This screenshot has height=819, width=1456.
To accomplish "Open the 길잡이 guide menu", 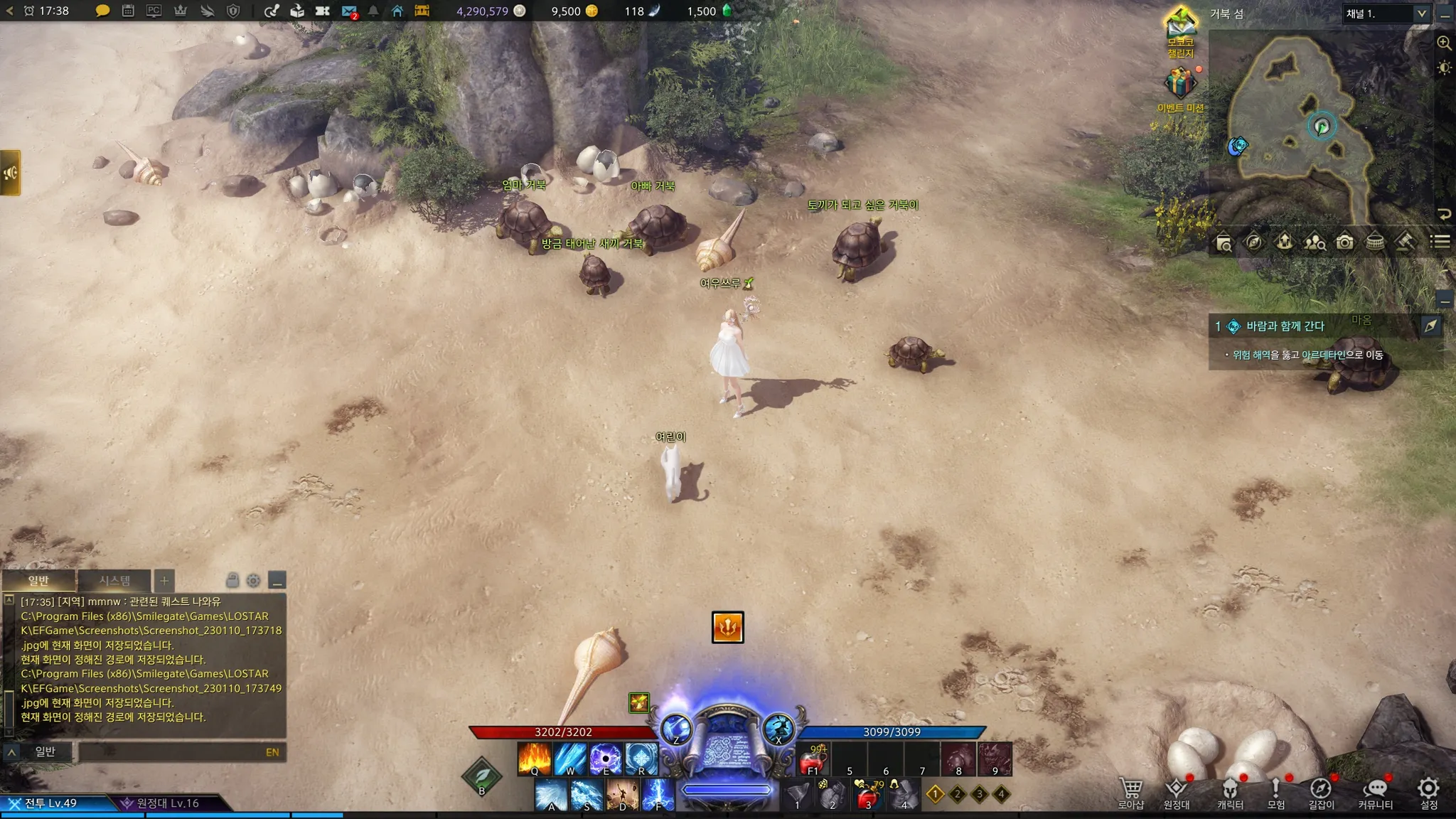I will coord(1321,792).
